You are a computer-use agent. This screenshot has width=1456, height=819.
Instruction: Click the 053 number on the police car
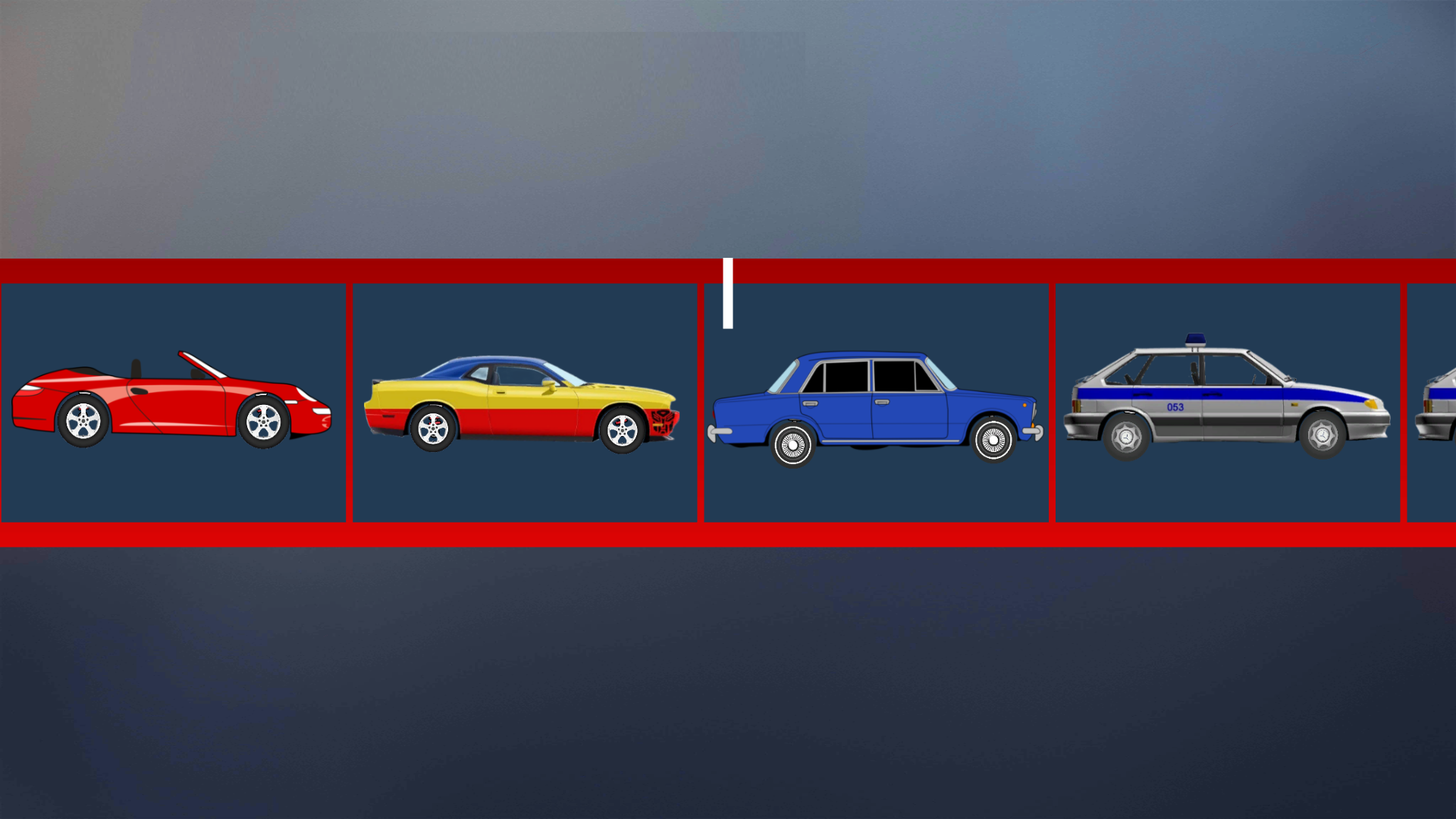pyautogui.click(x=1175, y=407)
